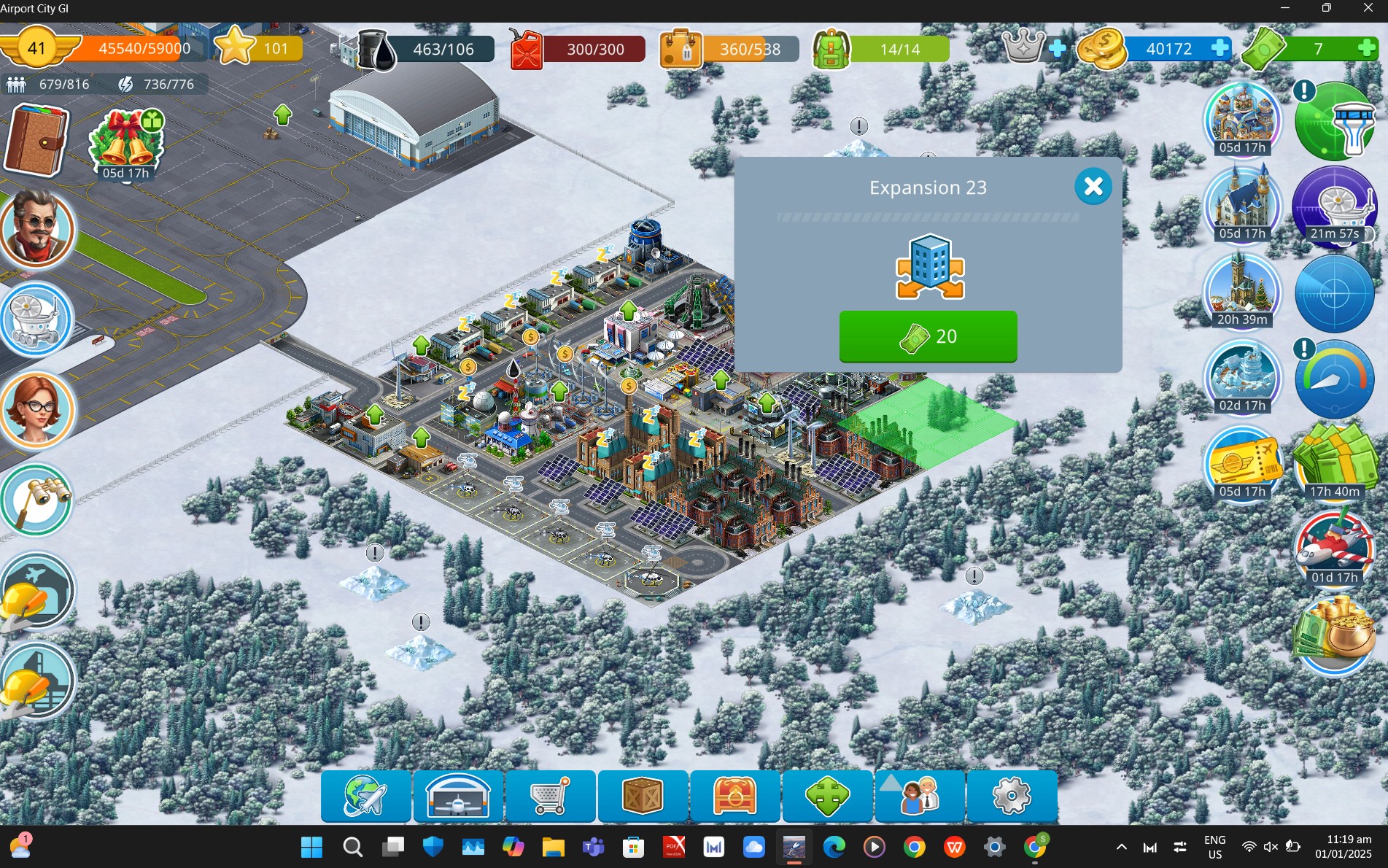Open the golden ticket offer

pos(1243,461)
